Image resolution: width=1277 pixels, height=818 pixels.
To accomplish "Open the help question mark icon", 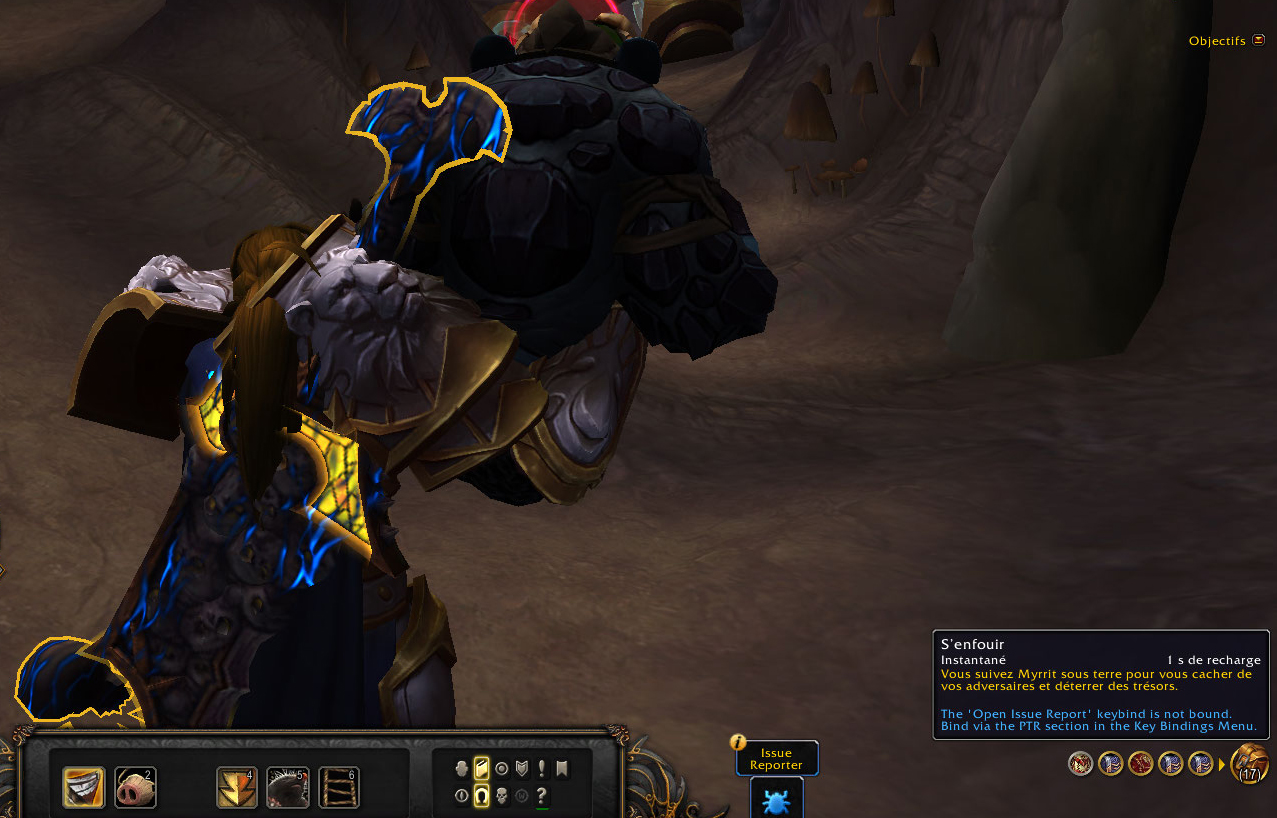I will point(542,796).
